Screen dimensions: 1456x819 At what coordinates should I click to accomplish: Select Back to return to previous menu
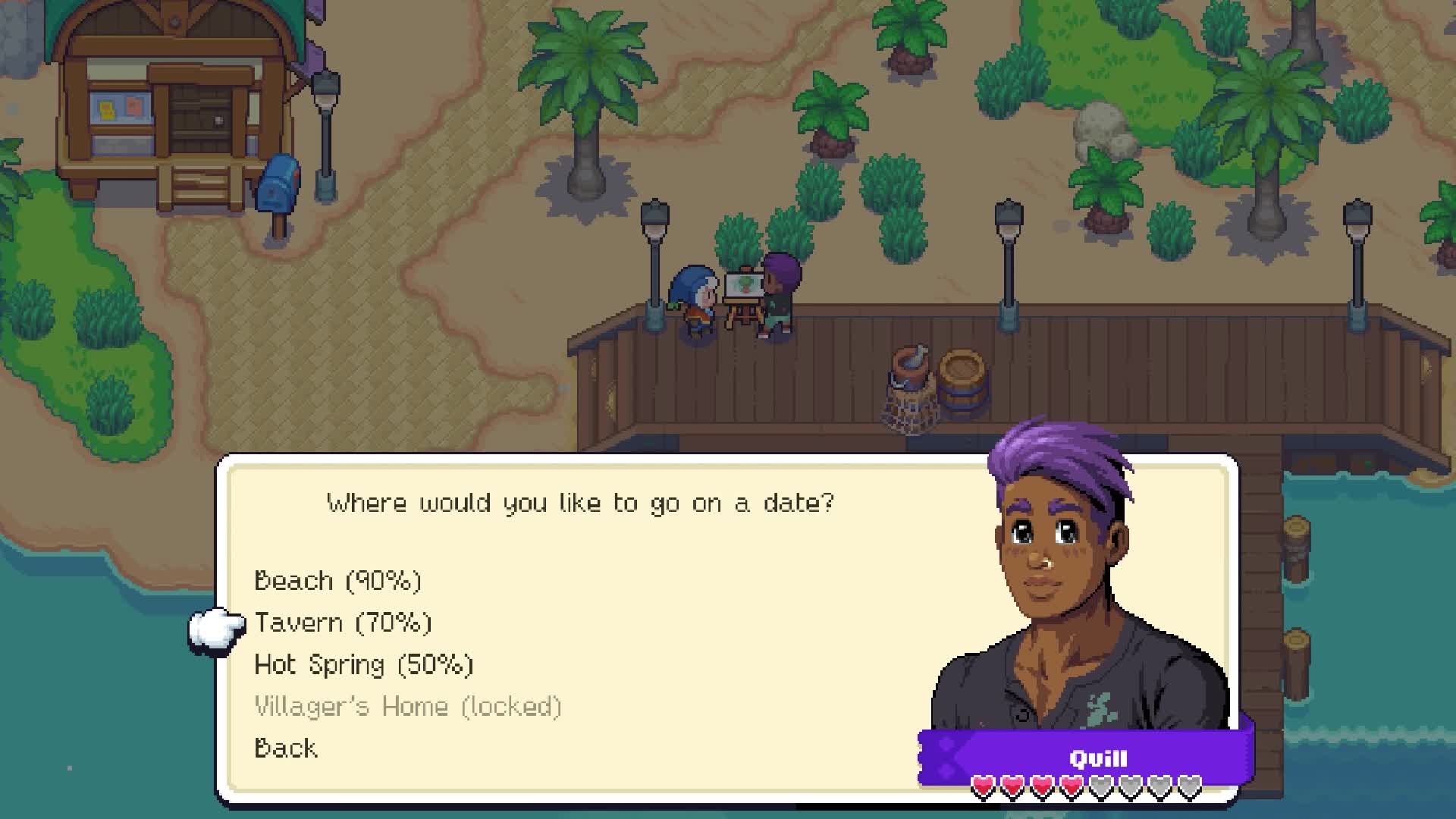[284, 748]
